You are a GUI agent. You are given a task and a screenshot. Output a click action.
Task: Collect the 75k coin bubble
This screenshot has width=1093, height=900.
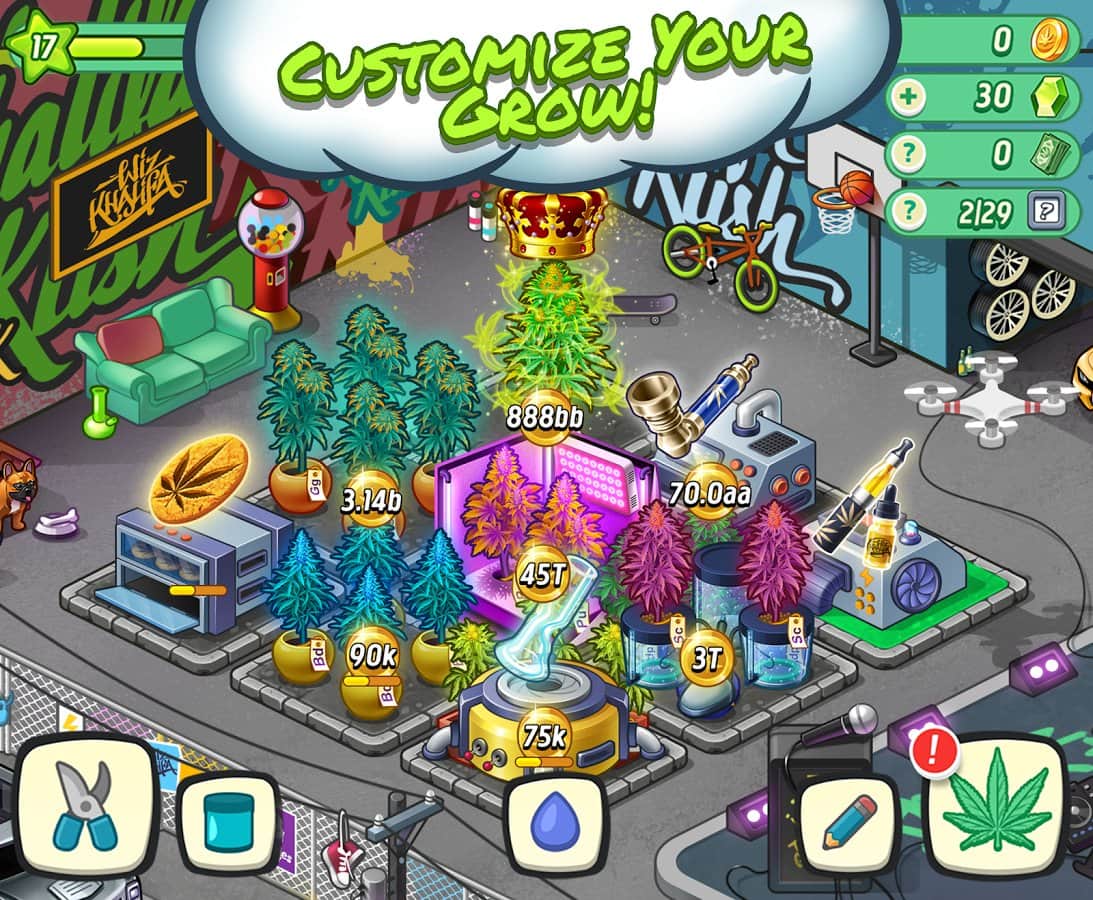point(545,737)
